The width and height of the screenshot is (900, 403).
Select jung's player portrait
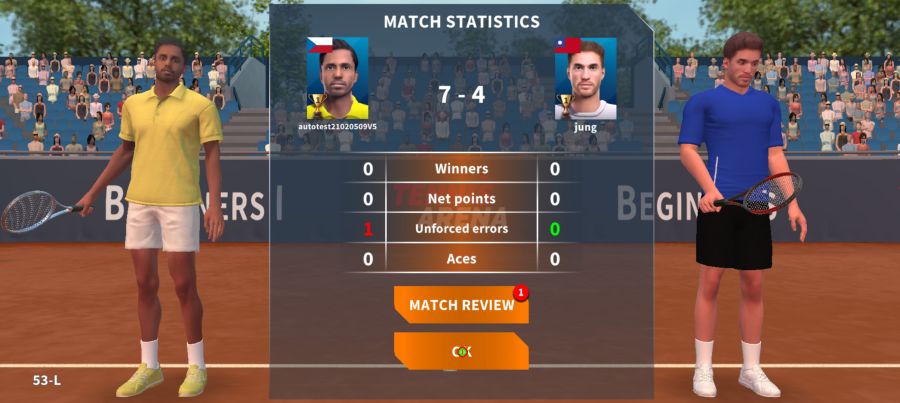pyautogui.click(x=585, y=78)
